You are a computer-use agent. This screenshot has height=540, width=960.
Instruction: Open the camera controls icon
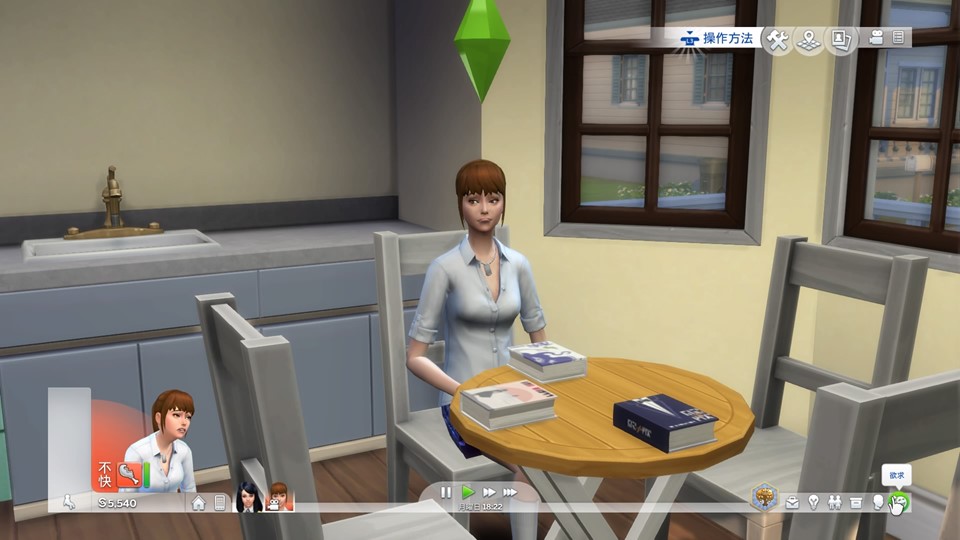pyautogui.click(x=877, y=38)
